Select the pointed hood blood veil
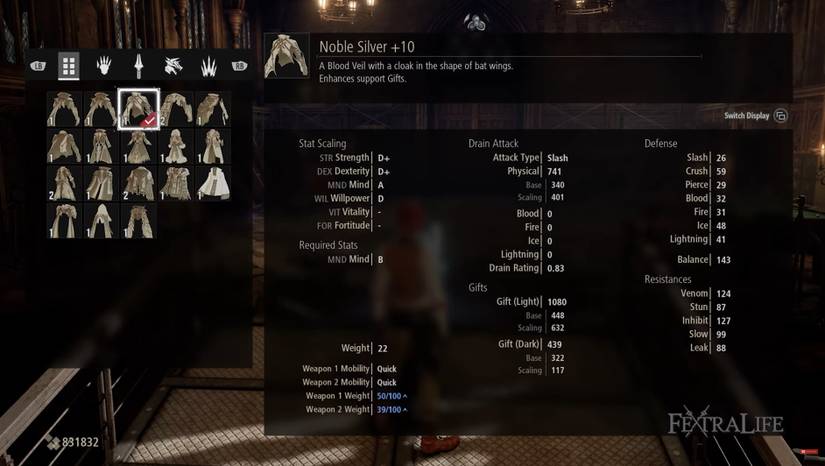Screen dimensions: 825x466 101,220
